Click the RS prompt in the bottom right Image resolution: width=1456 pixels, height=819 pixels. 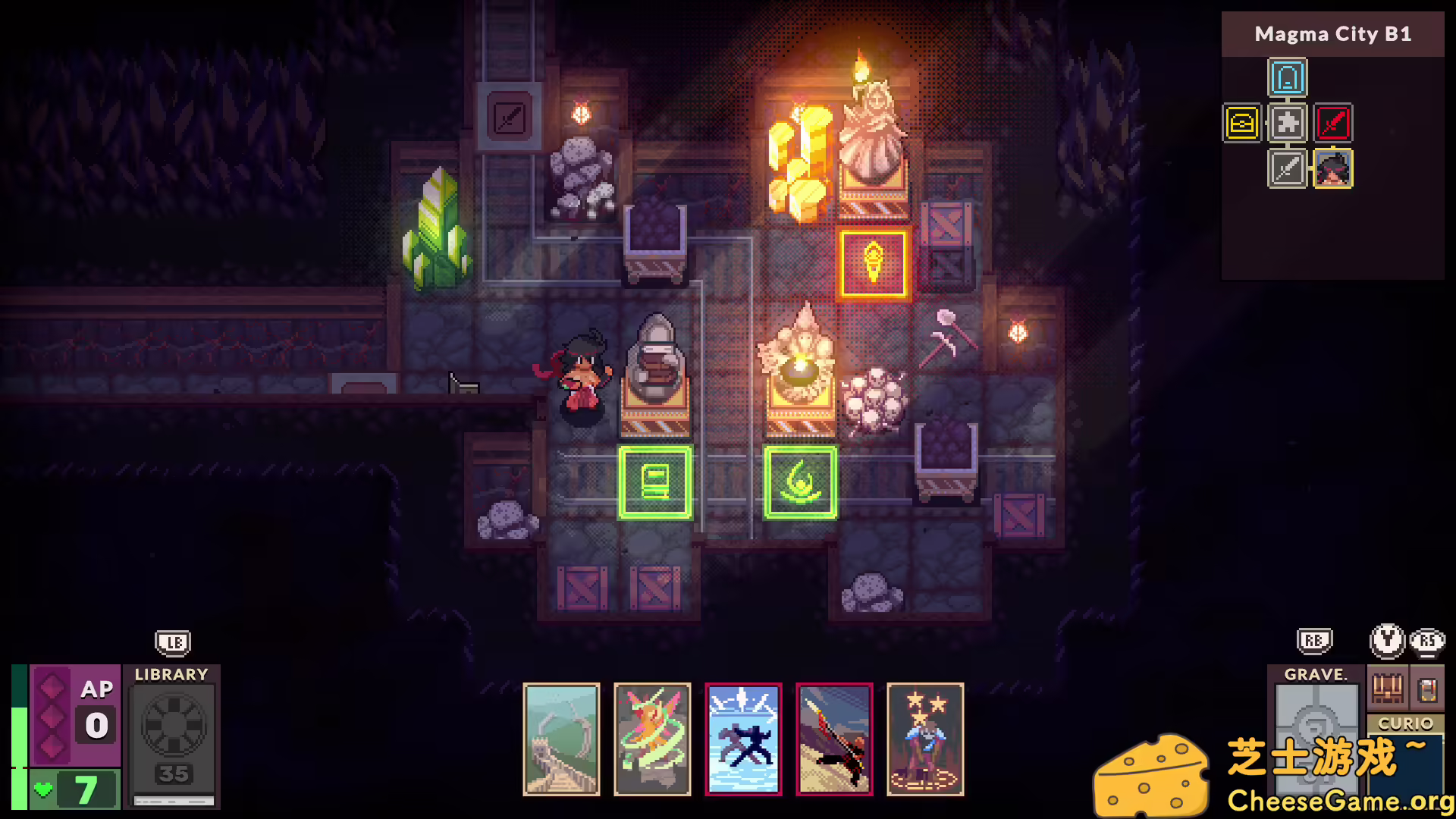(1427, 641)
